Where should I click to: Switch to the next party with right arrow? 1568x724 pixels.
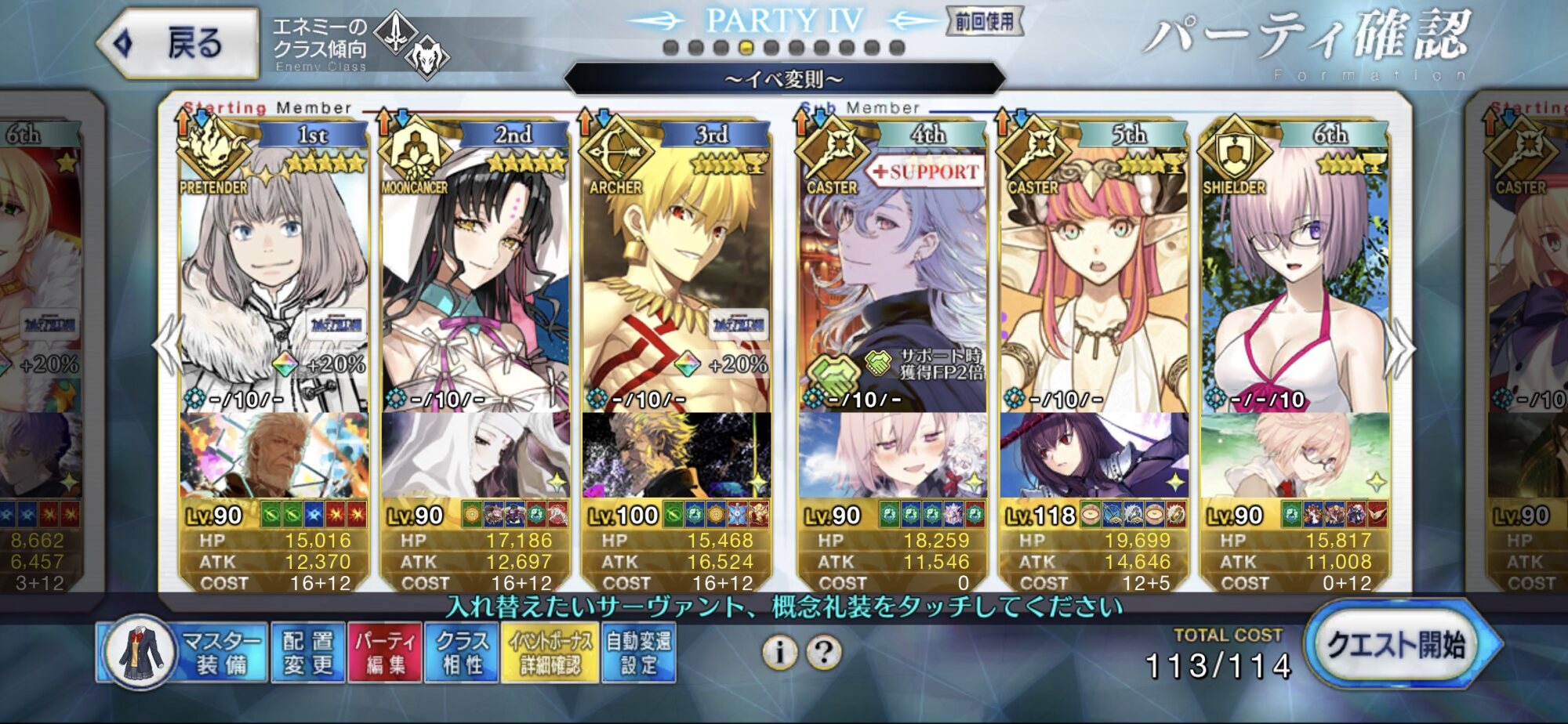click(1401, 349)
